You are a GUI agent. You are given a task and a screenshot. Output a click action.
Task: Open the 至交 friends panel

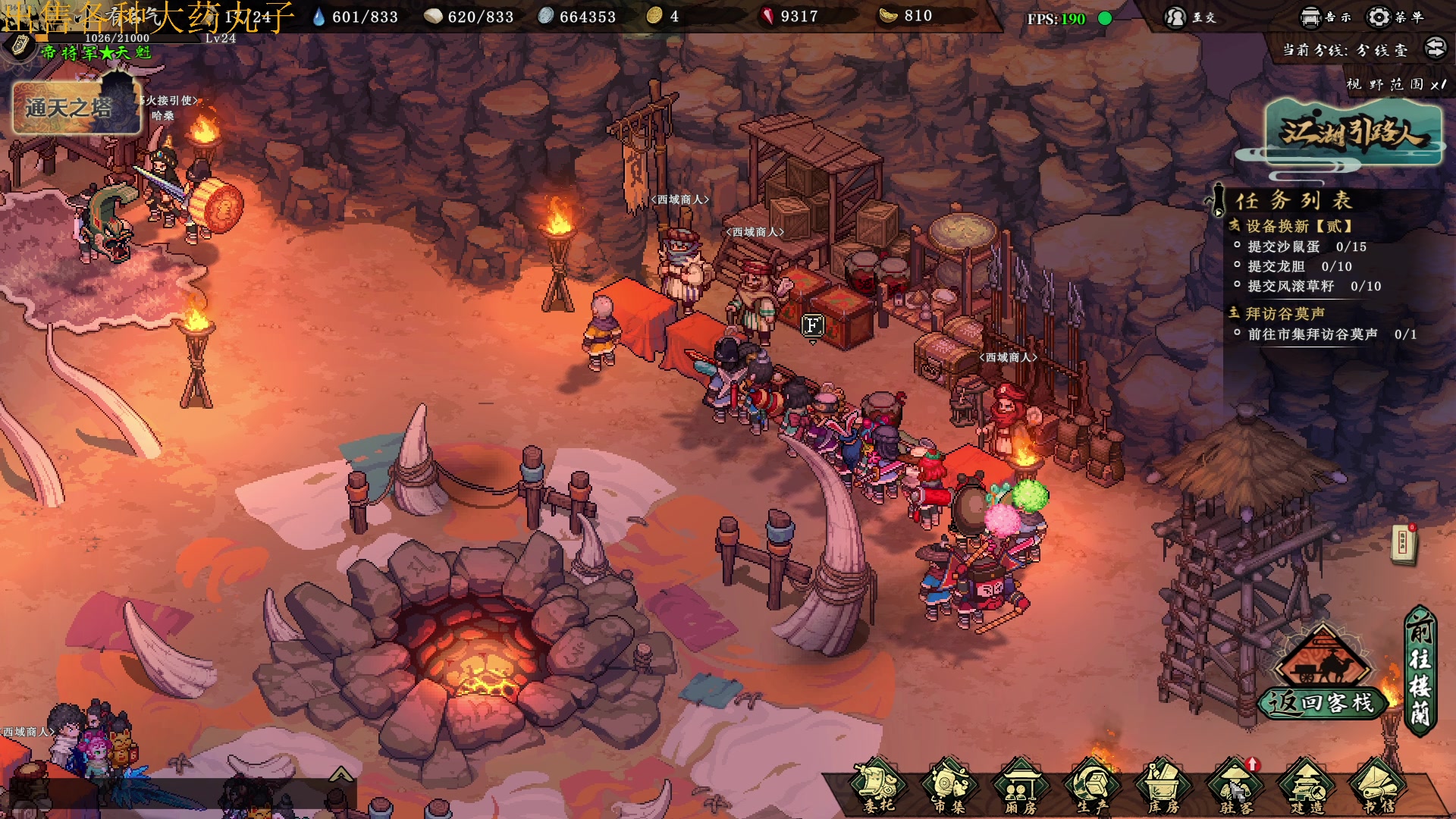[x=1190, y=17]
